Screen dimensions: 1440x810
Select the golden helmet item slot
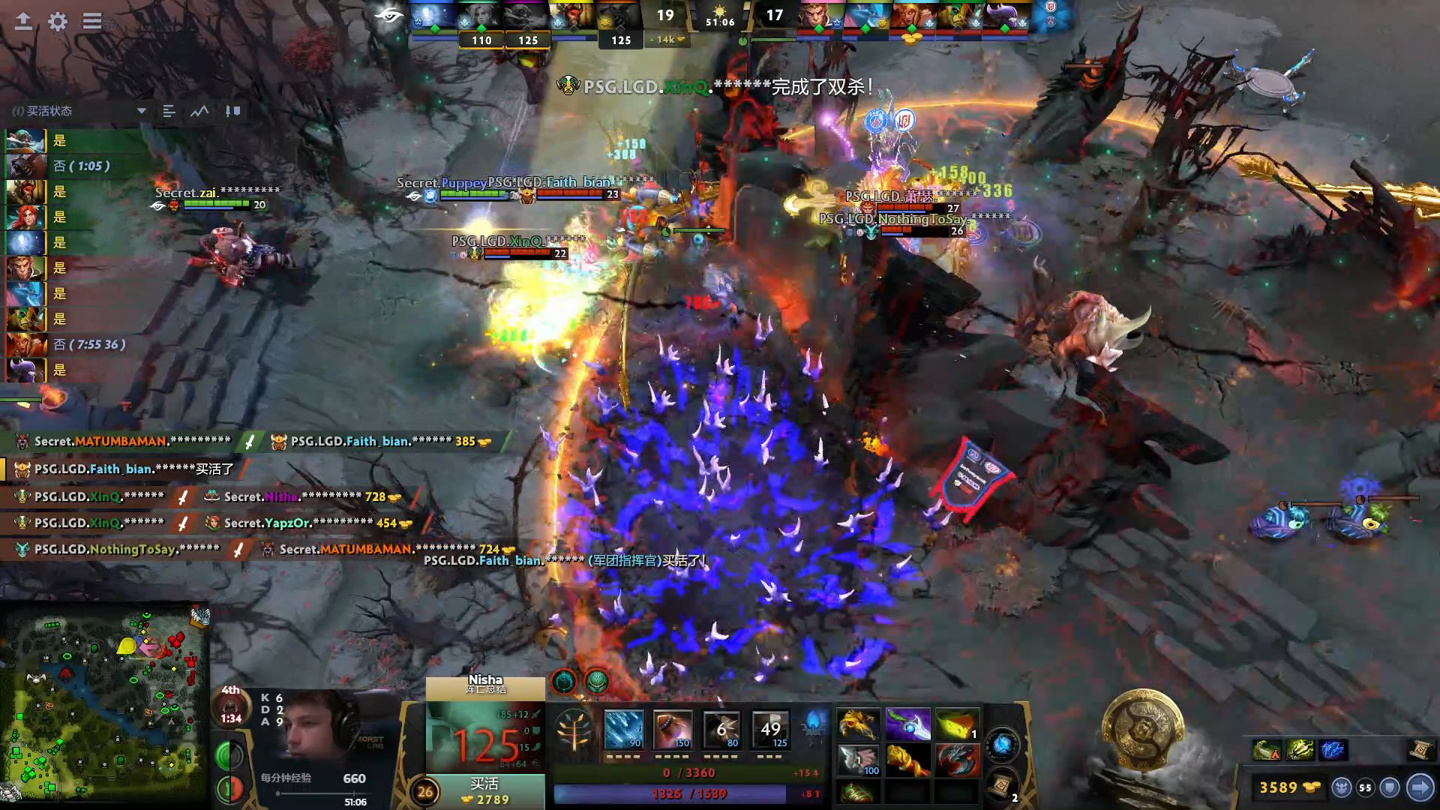click(858, 724)
